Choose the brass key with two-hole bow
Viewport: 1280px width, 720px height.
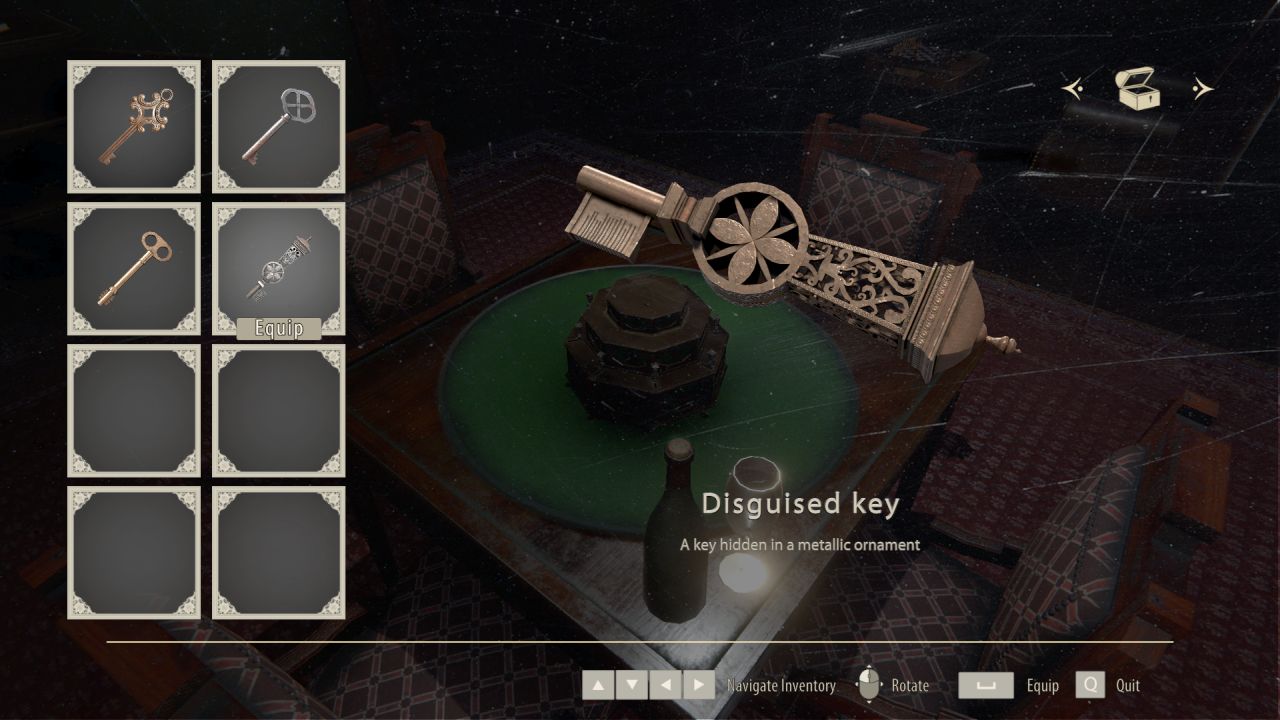[134, 268]
